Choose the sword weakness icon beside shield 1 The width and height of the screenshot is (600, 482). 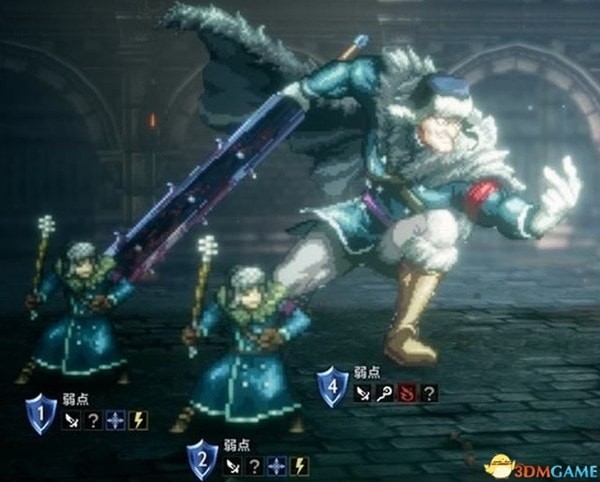pos(72,420)
